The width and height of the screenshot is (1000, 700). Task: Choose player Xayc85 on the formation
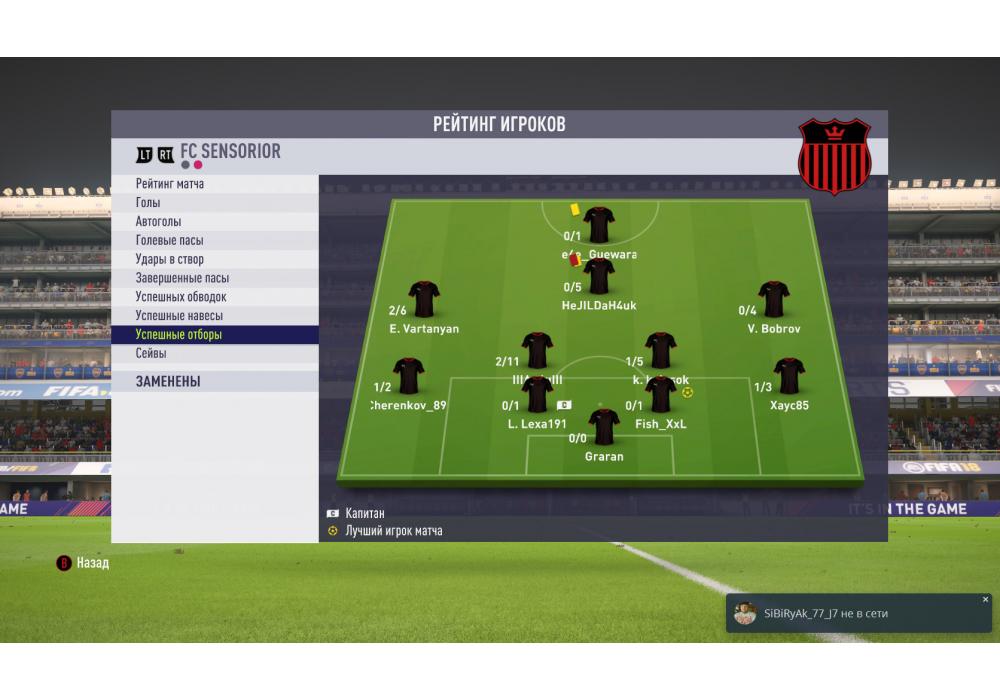coord(789,377)
